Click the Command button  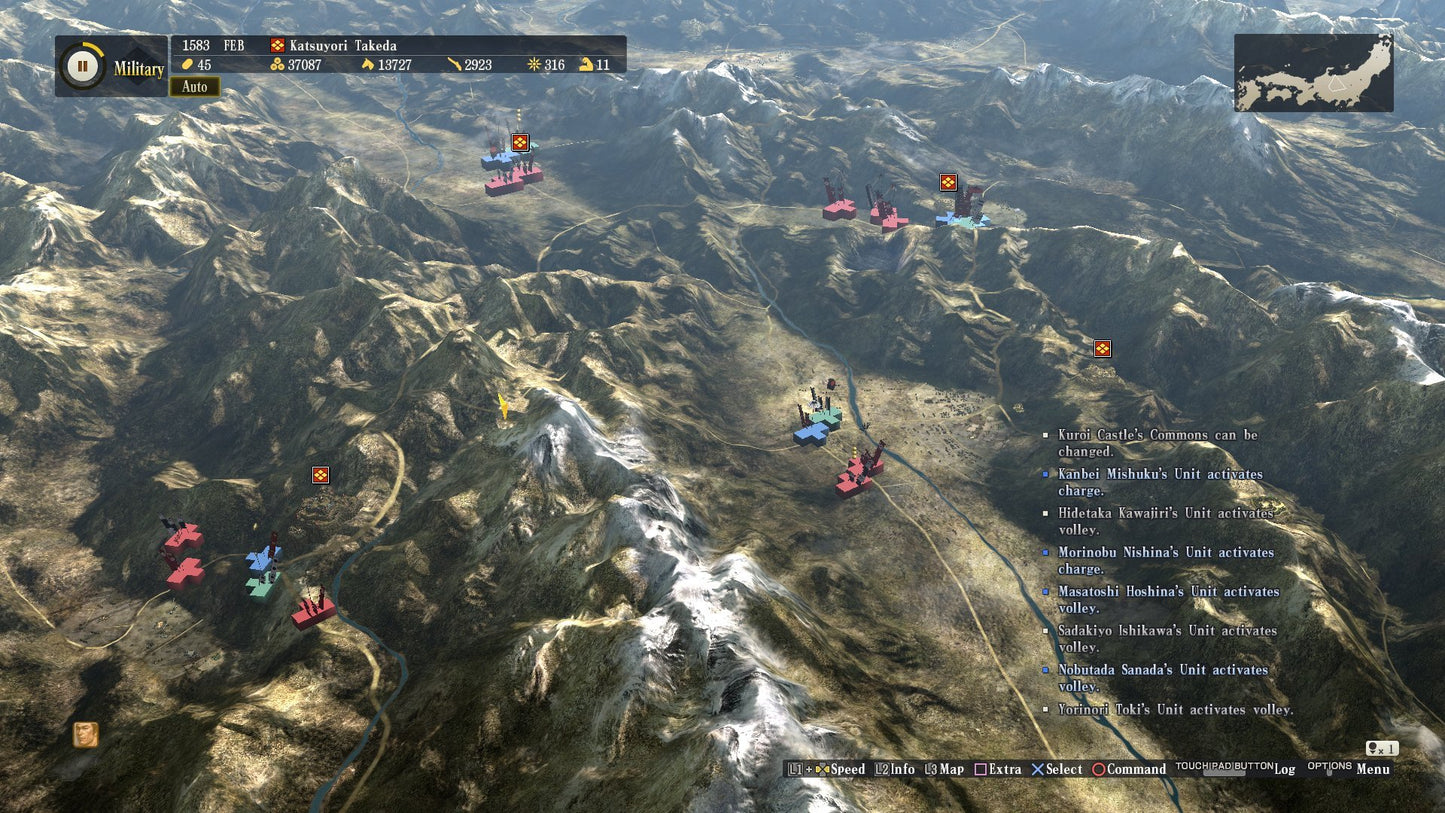tap(1135, 769)
